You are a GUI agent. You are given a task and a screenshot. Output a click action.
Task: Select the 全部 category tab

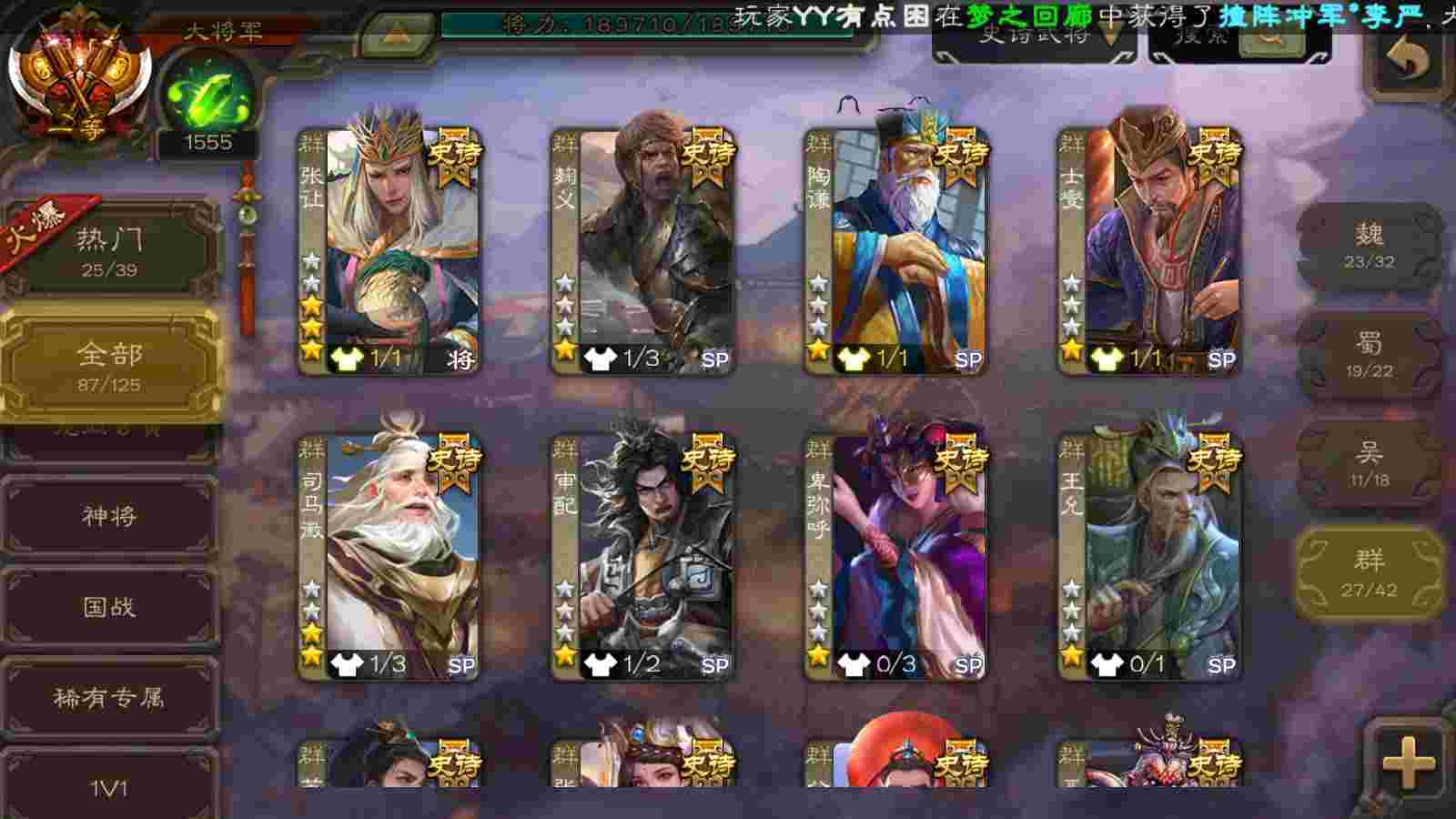(109, 366)
